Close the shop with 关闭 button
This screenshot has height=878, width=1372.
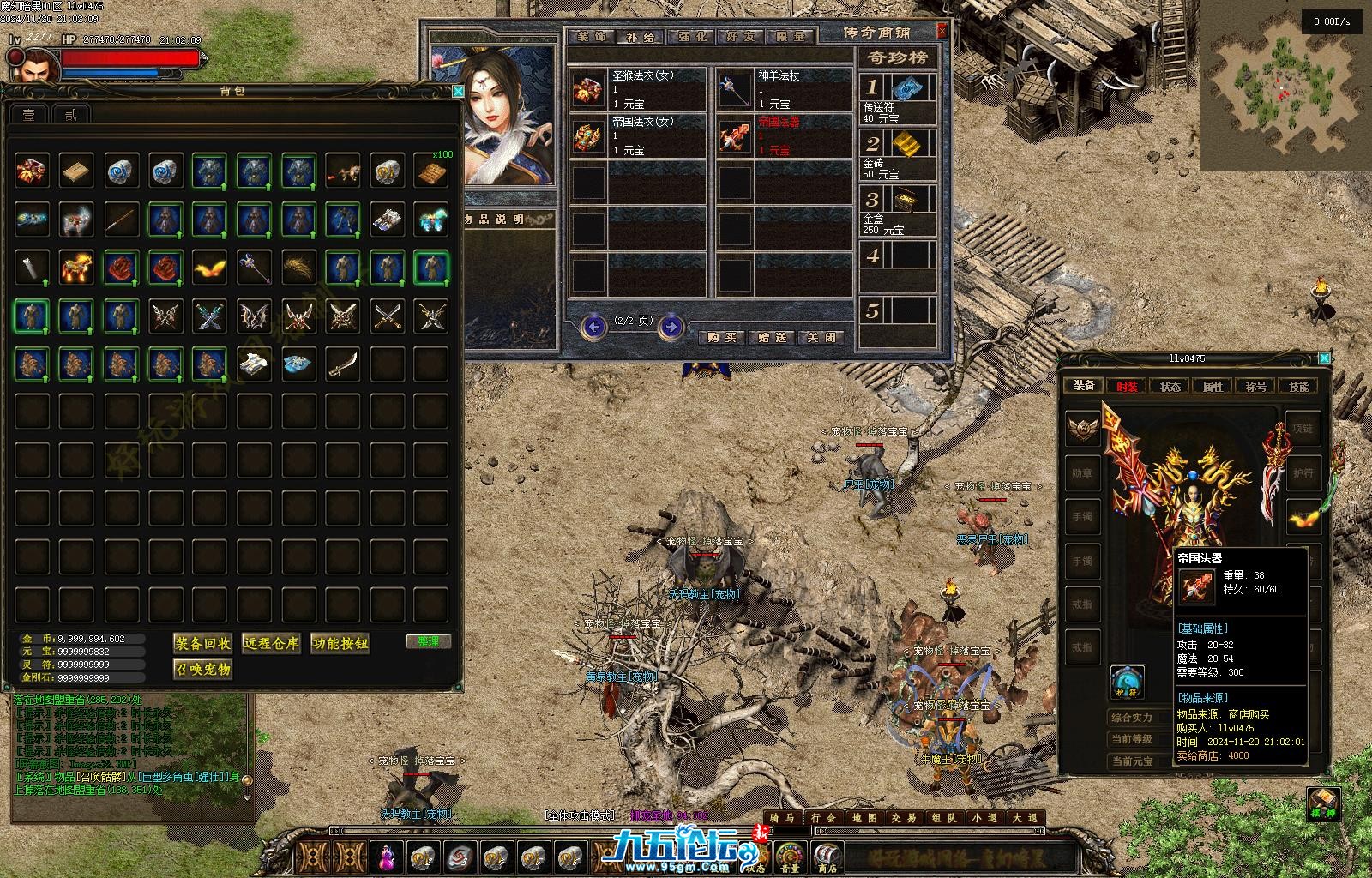[x=821, y=337]
